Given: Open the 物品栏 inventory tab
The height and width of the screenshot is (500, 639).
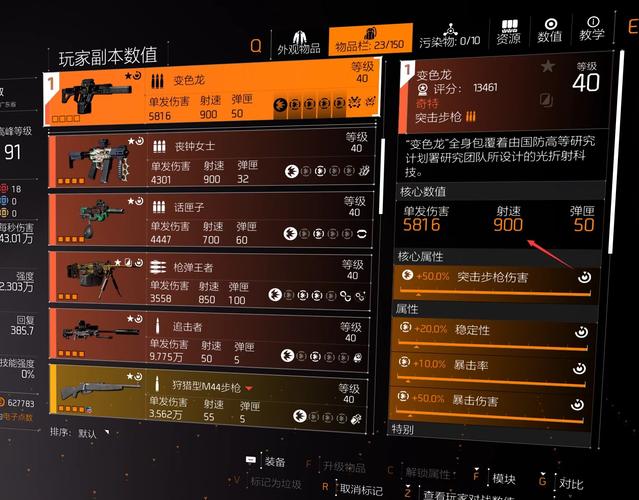Looking at the screenshot, I should point(368,40).
